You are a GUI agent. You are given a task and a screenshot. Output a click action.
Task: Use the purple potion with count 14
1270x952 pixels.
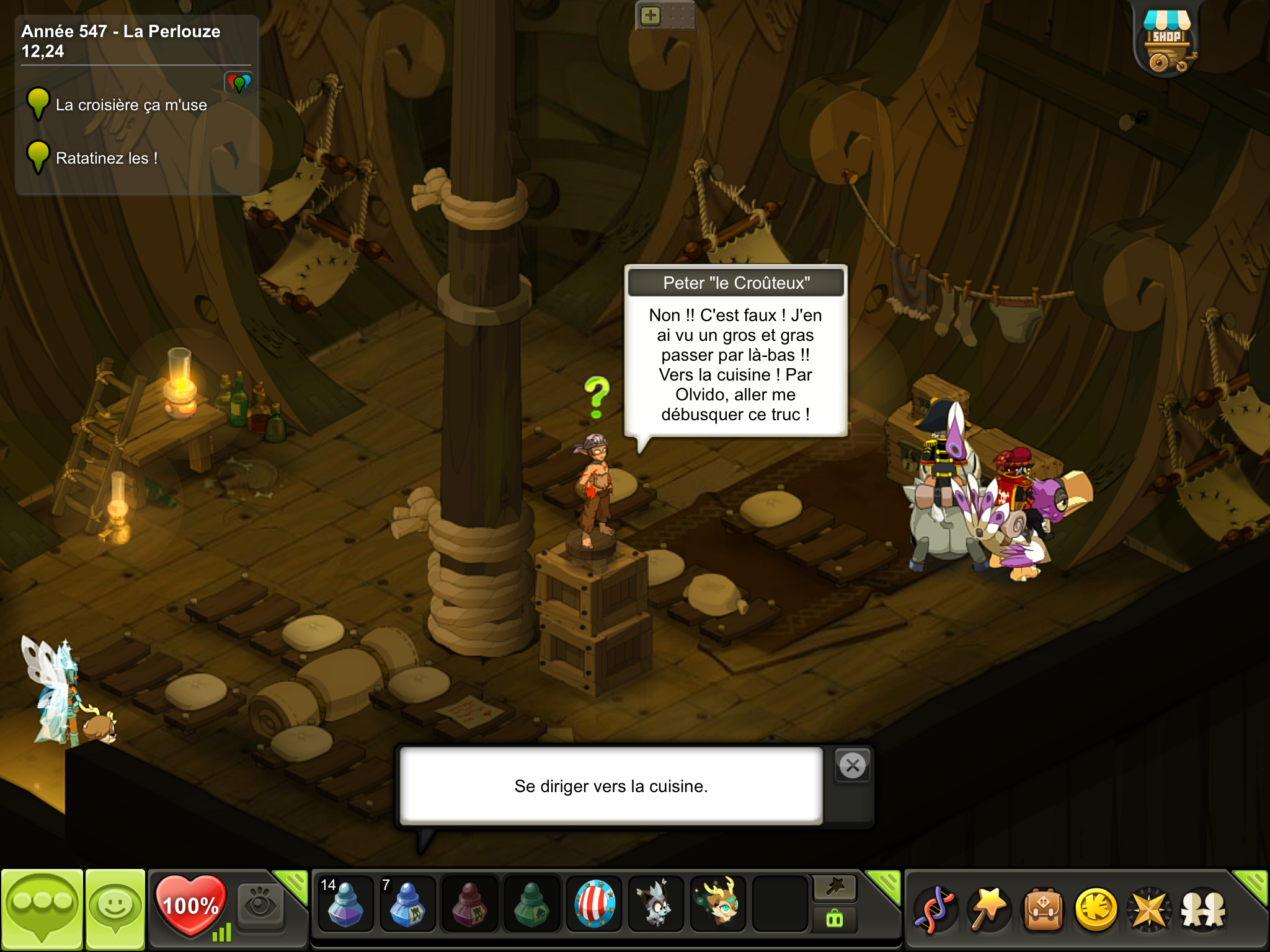click(x=345, y=905)
